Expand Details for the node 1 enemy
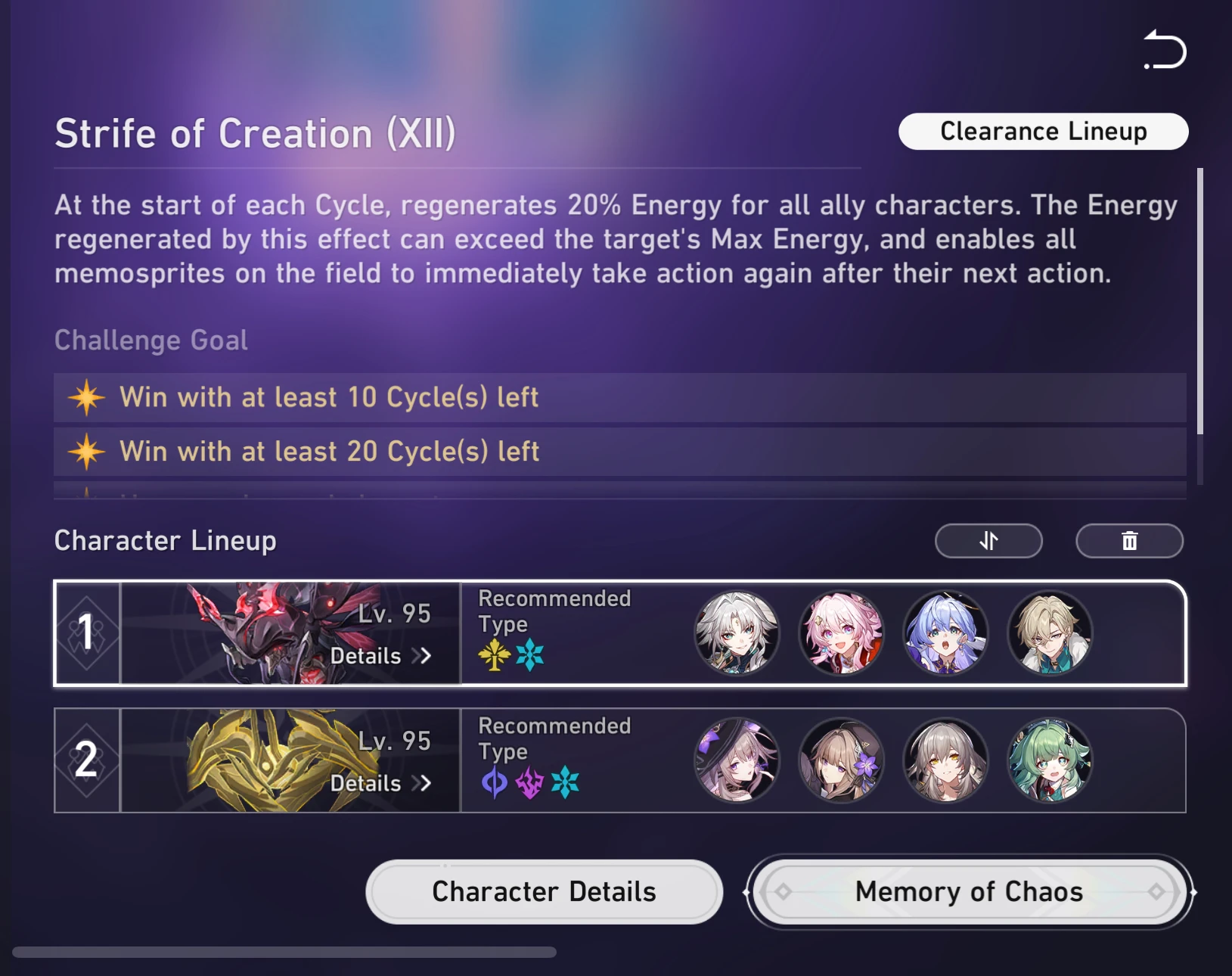 380,656
